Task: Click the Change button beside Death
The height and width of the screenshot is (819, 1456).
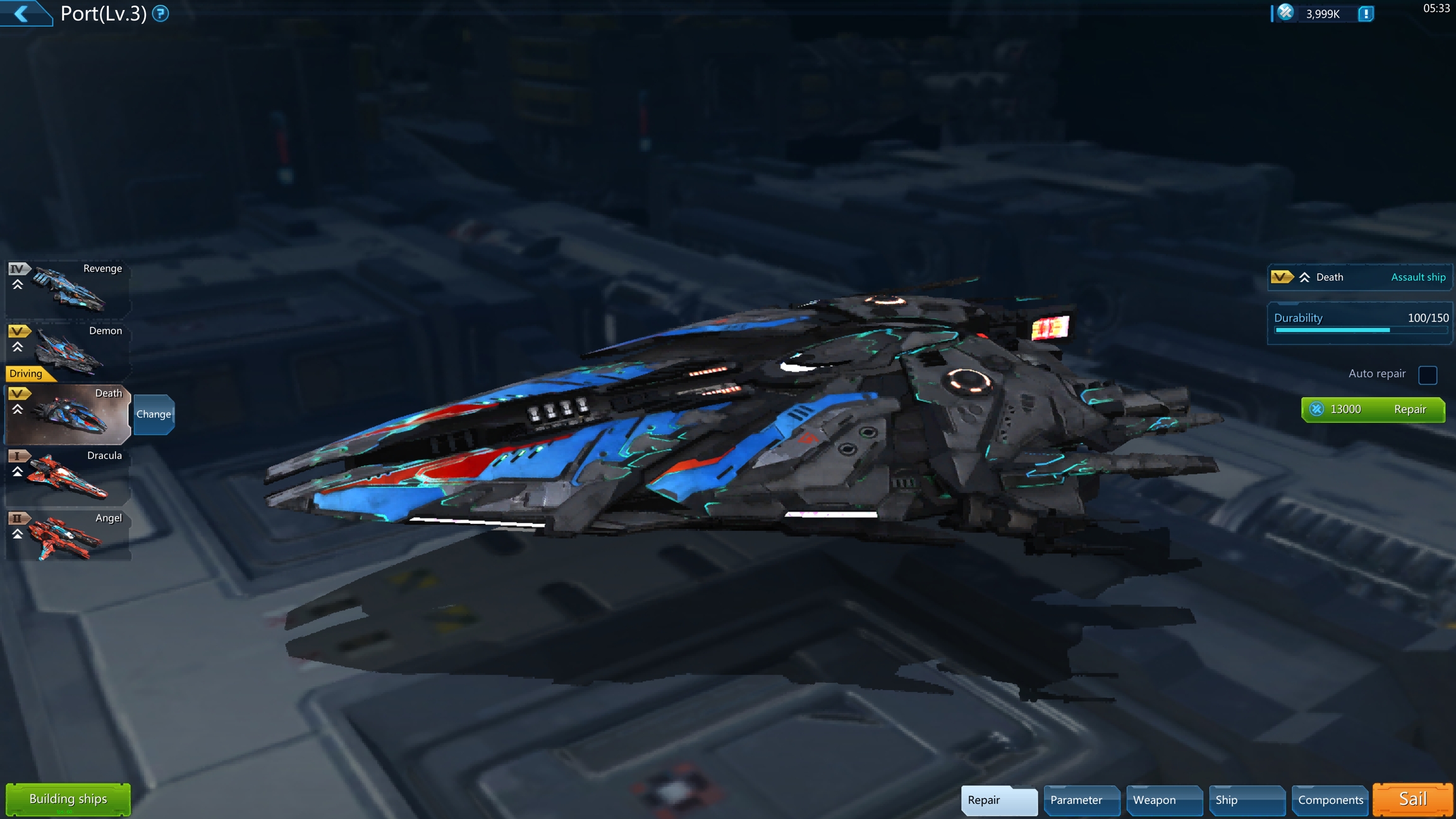Action: pos(154,415)
